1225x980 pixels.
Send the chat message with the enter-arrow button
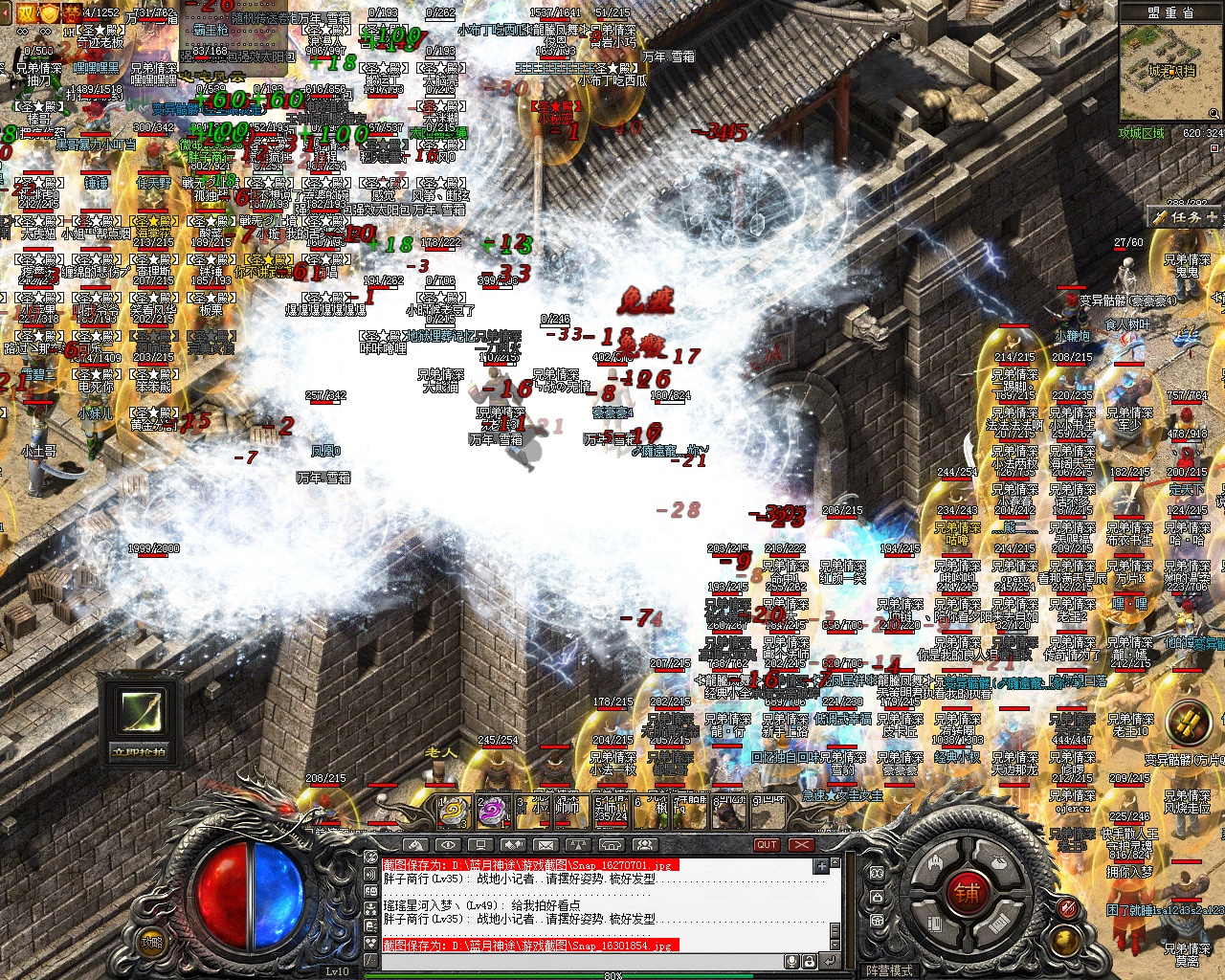(829, 961)
